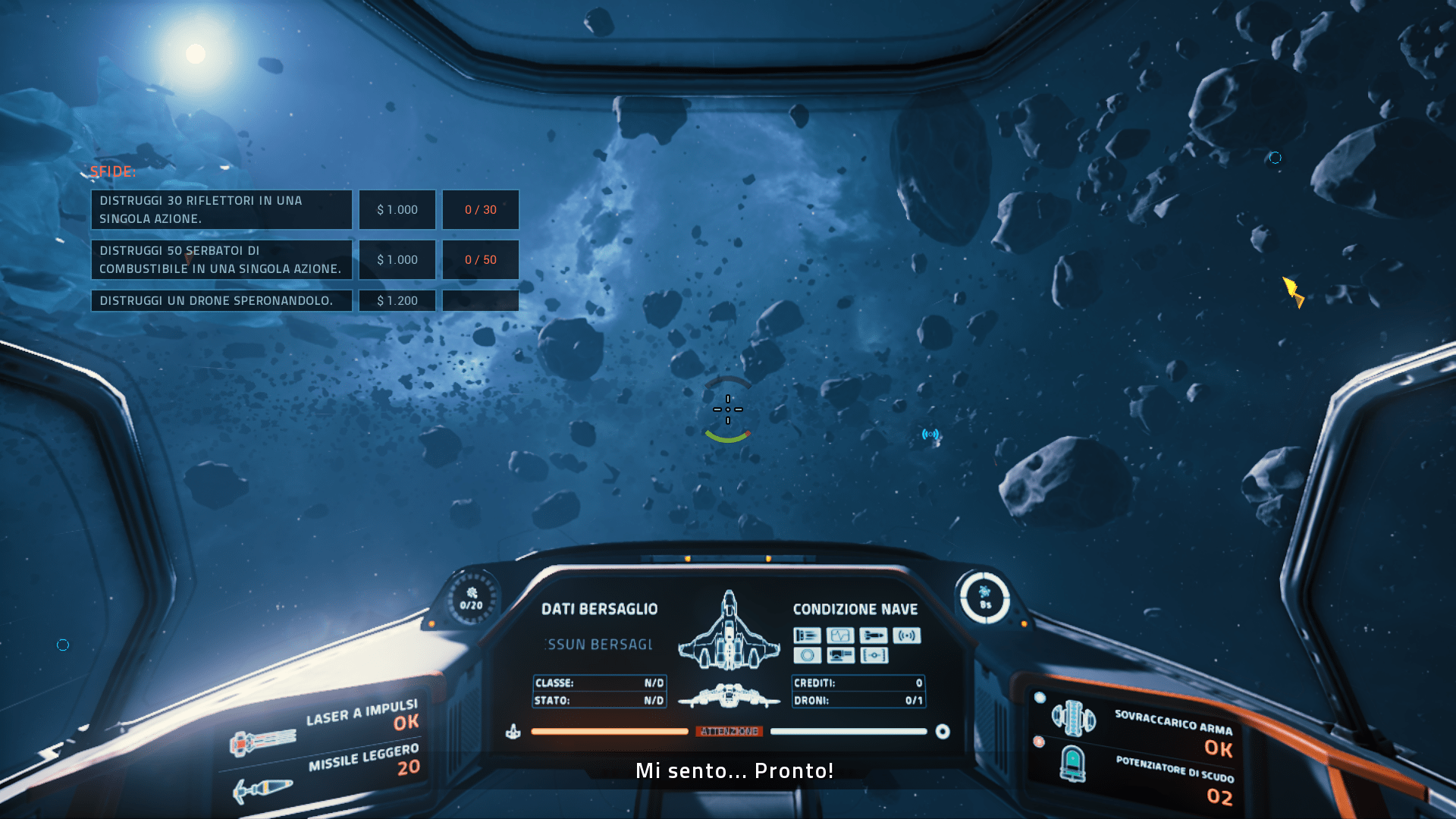Screen dimensions: 1456x819
Task: Click the waveform graph ship-condition icon
Action: (840, 635)
